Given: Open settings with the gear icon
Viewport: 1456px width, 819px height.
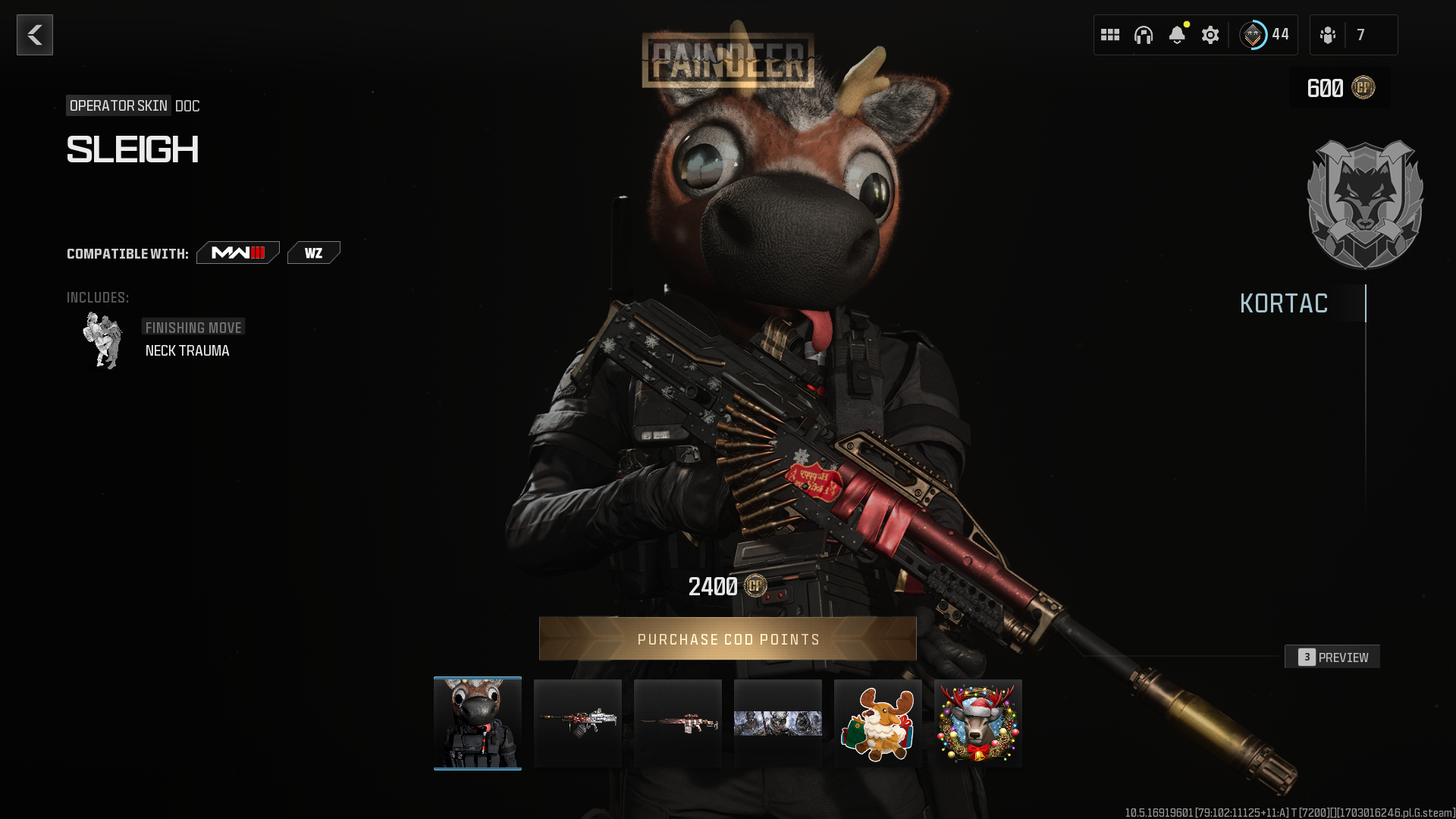Looking at the screenshot, I should [x=1210, y=34].
